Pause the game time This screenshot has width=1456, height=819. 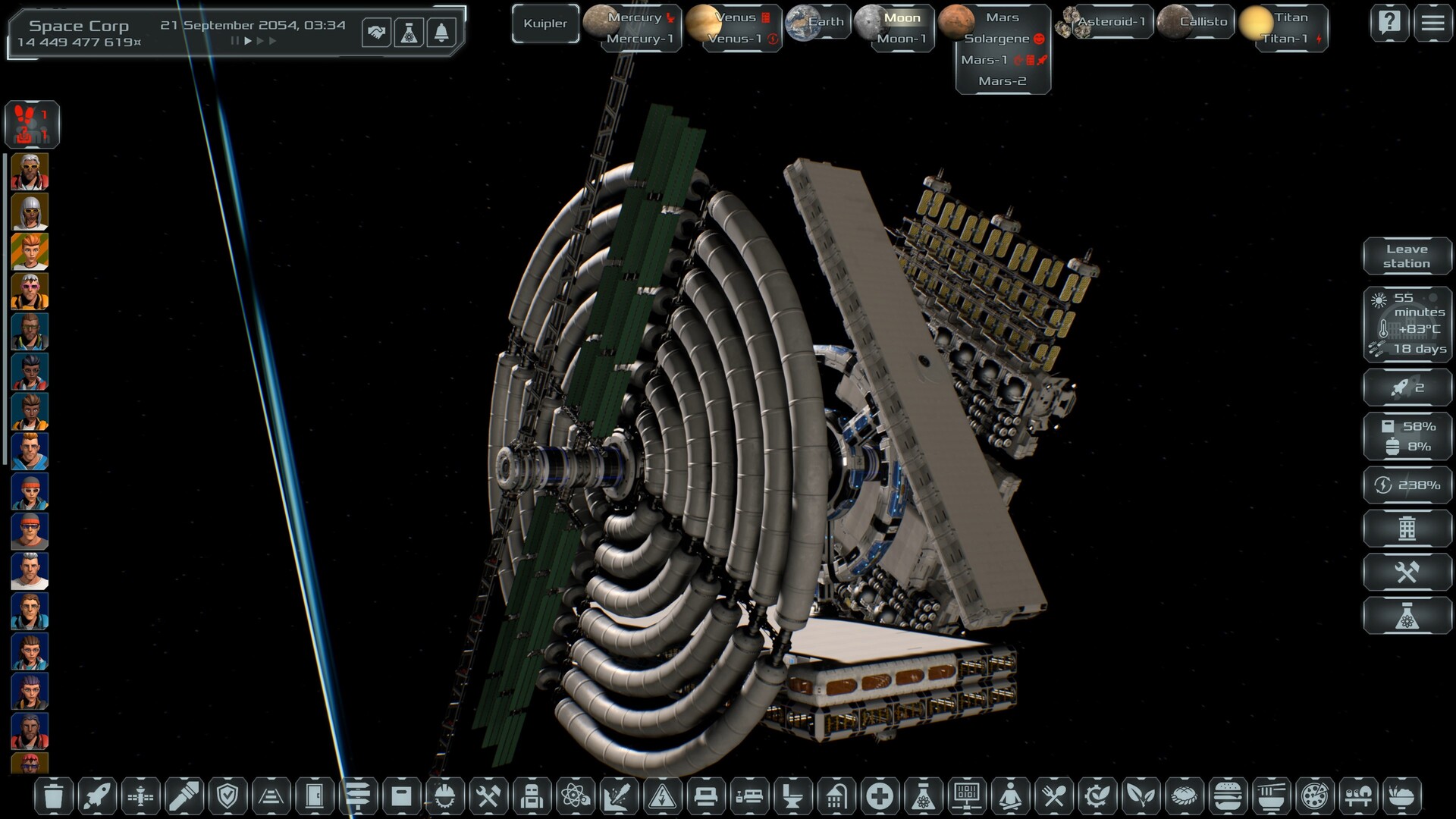coord(234,41)
